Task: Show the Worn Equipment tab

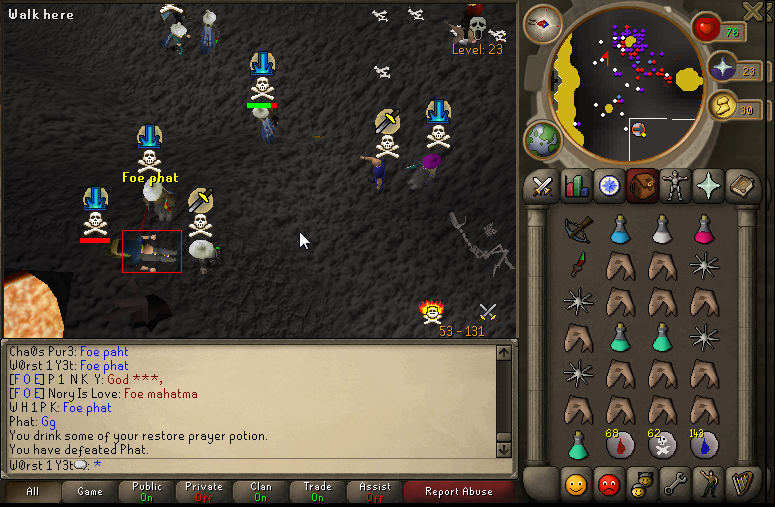Action: [675, 186]
